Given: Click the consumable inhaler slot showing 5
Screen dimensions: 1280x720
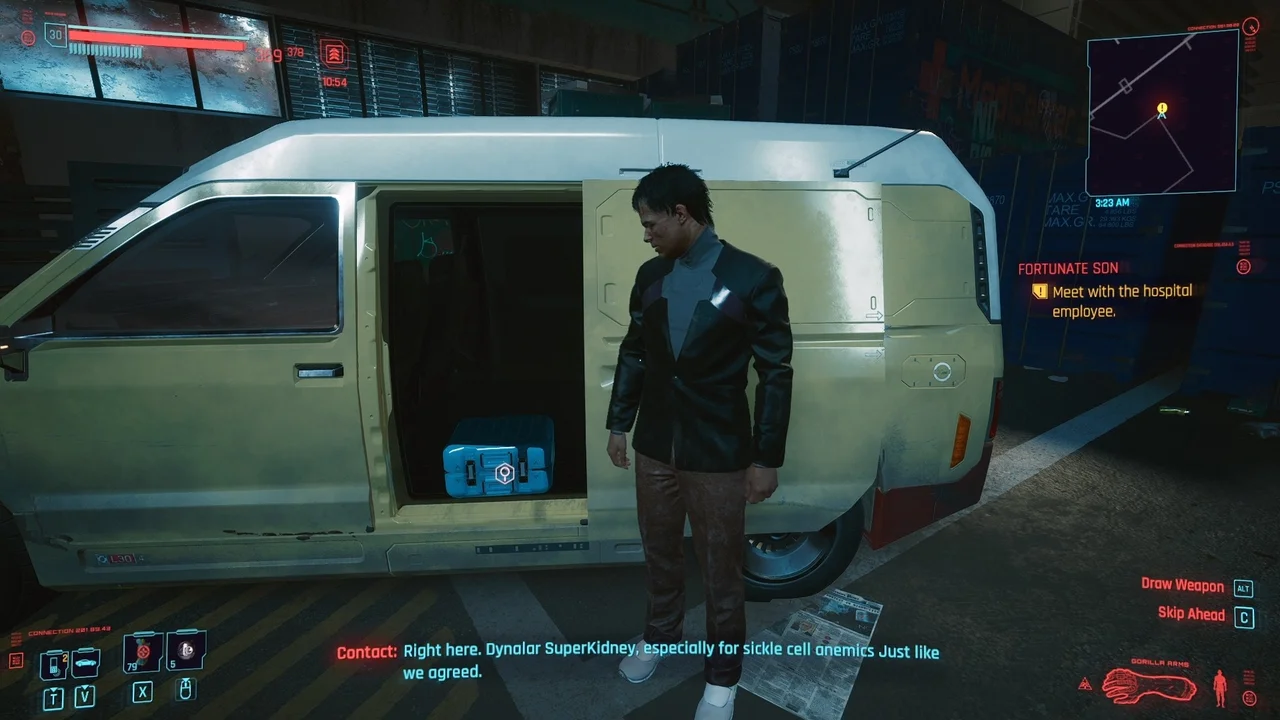Looking at the screenshot, I should coord(186,650).
